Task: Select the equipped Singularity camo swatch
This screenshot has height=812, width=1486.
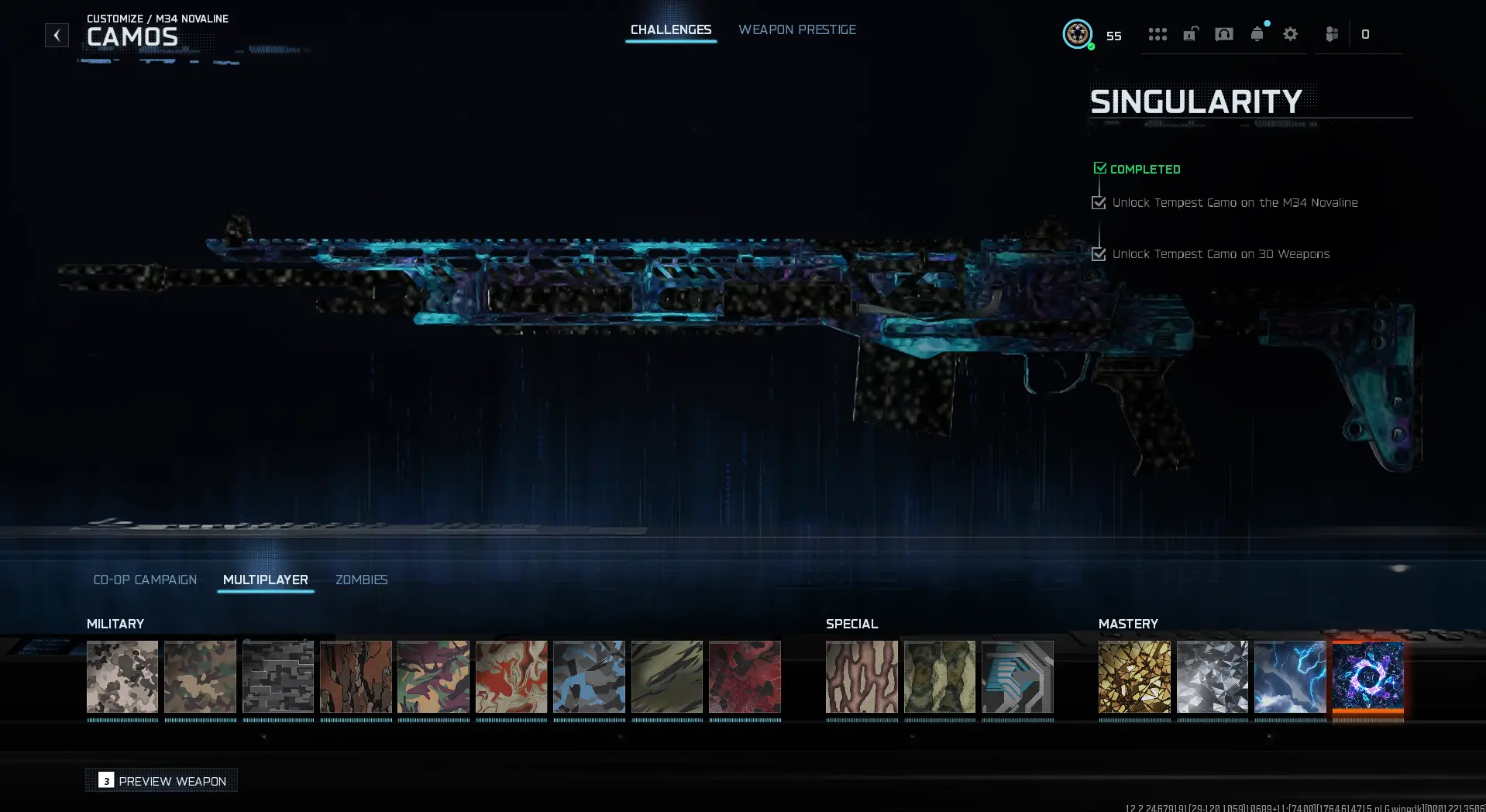Action: 1367,677
